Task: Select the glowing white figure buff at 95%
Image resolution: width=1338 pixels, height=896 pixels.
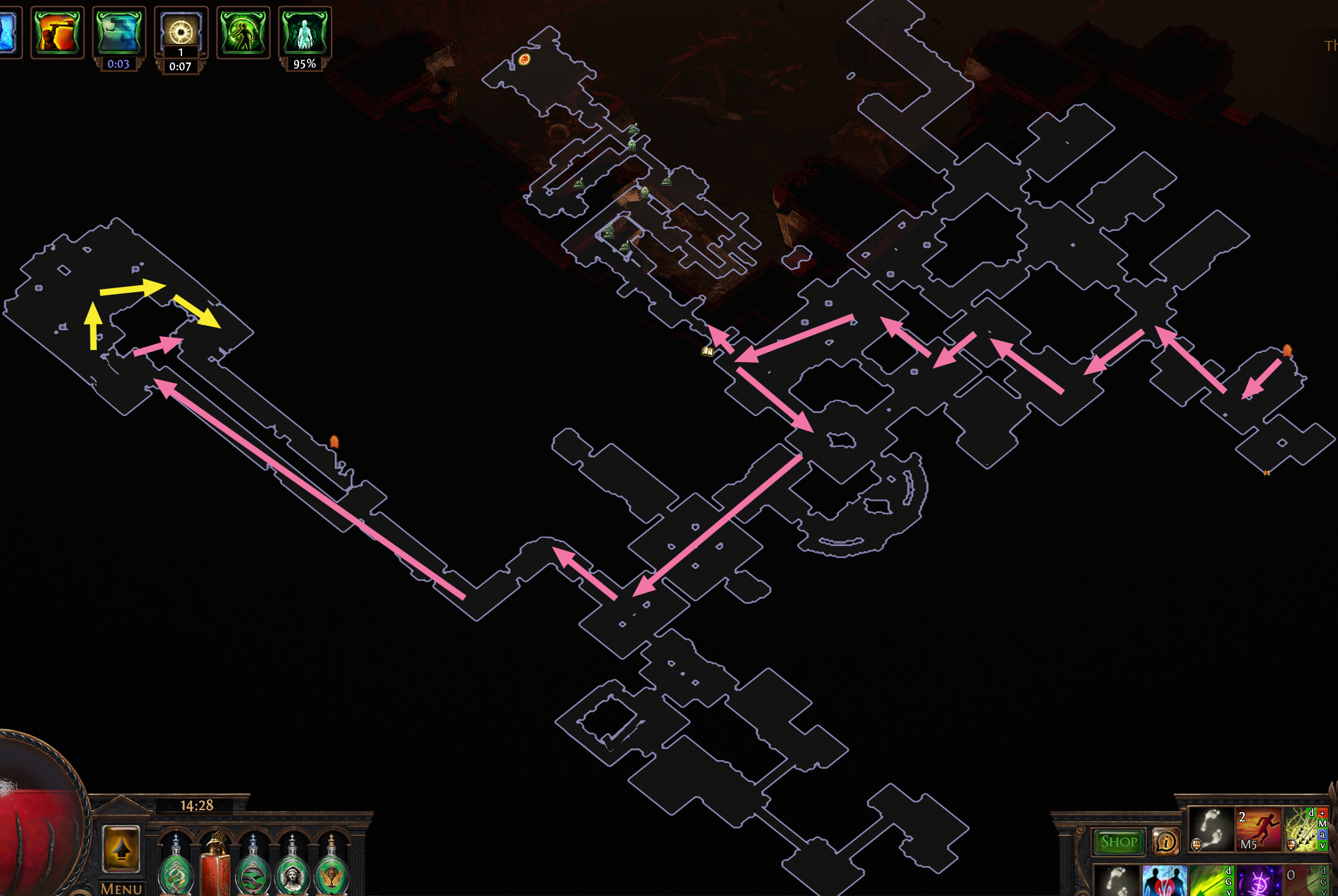Action: (x=304, y=32)
